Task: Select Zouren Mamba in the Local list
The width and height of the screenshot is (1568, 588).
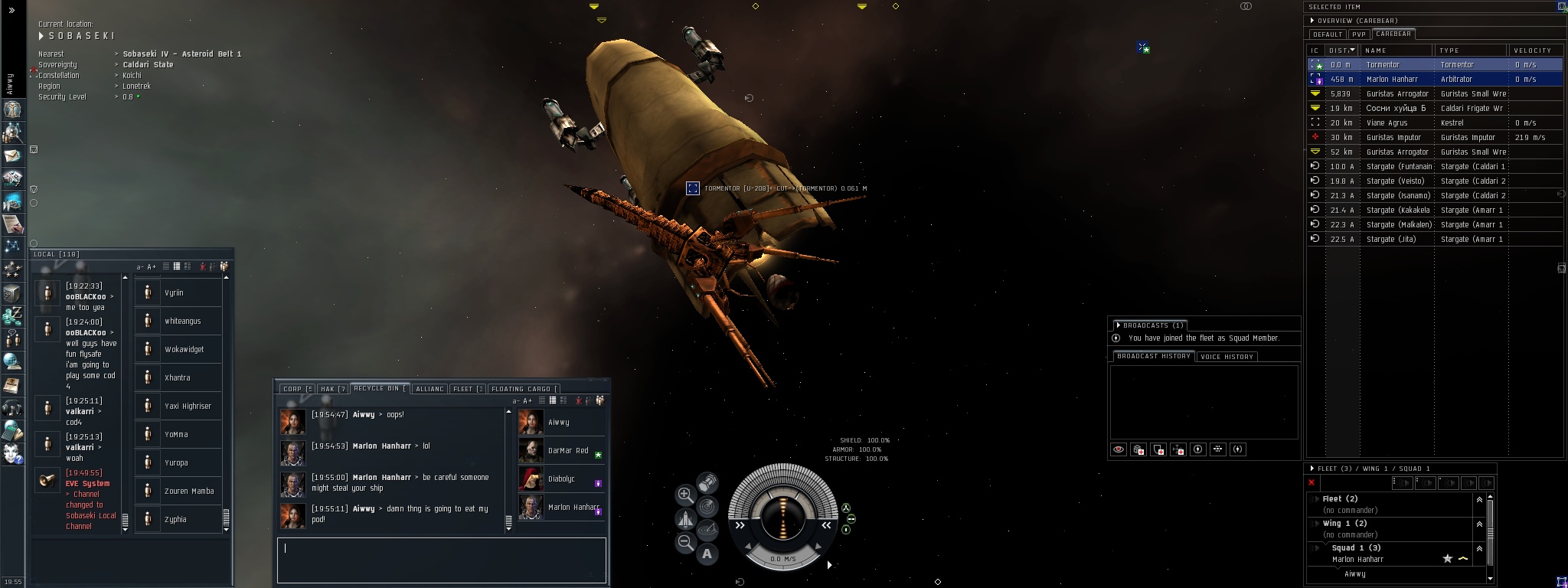Action: click(188, 492)
